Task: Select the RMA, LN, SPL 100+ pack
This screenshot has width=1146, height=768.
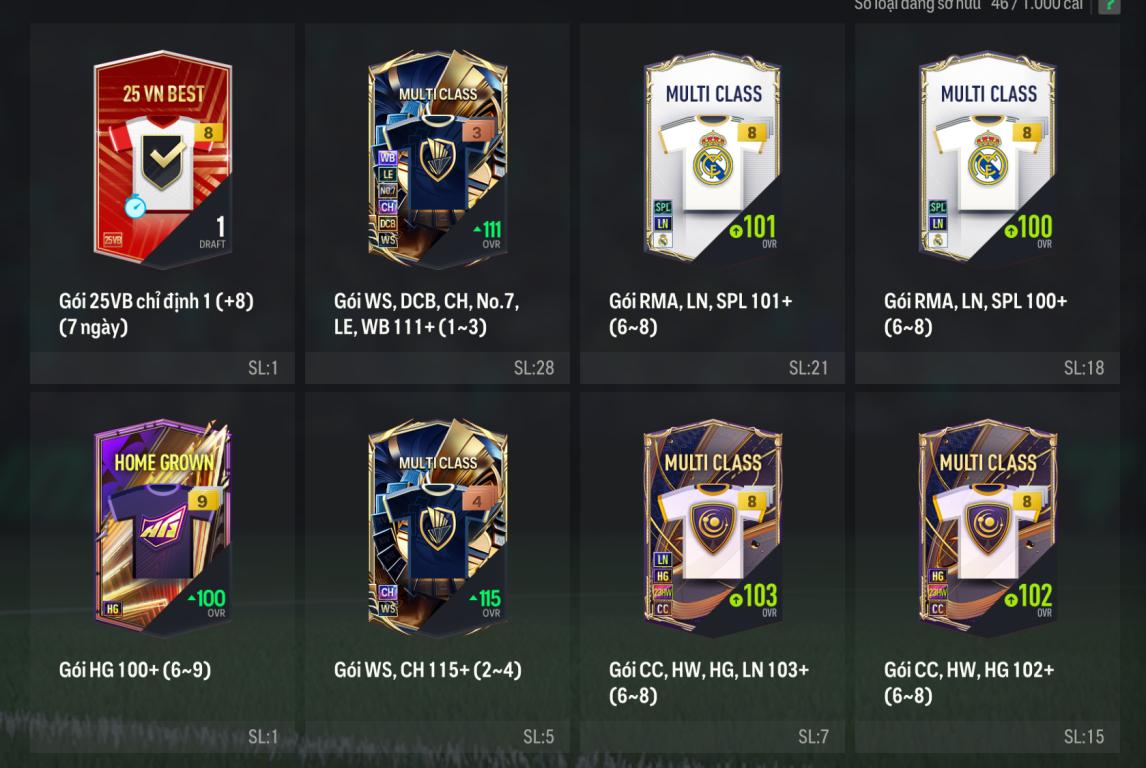Action: click(x=987, y=160)
